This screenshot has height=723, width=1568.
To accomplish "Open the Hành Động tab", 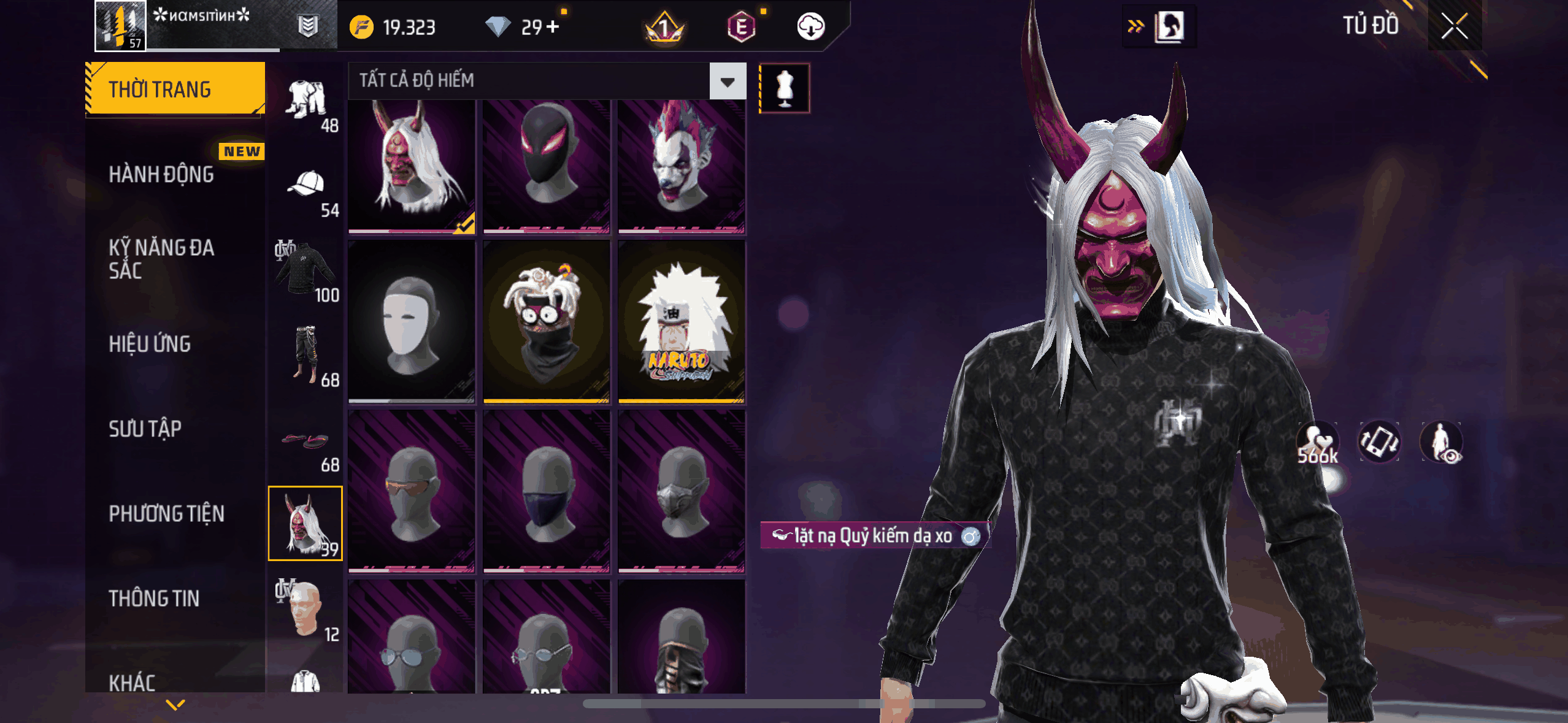I will (162, 174).
